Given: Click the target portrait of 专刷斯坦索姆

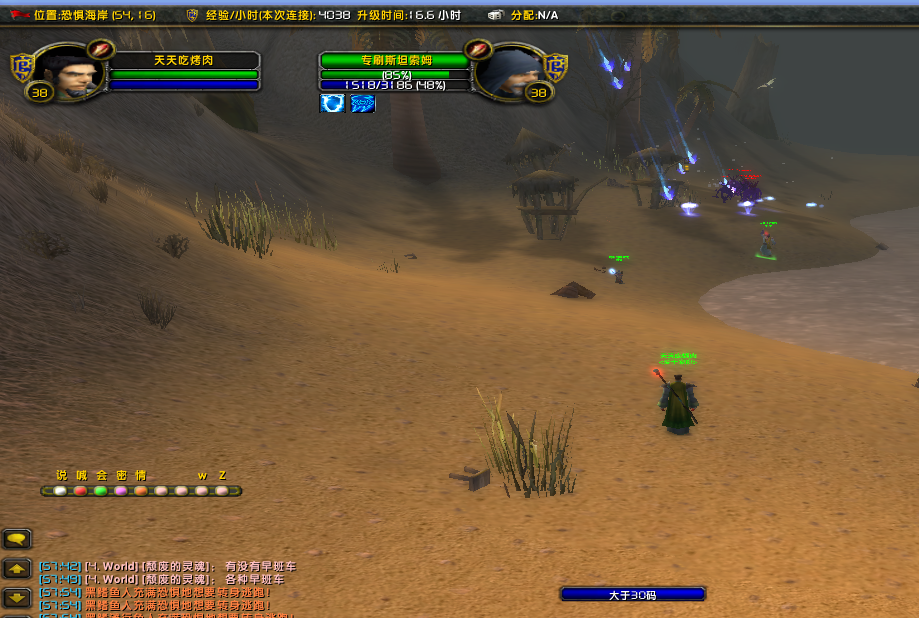Looking at the screenshot, I should (x=508, y=72).
